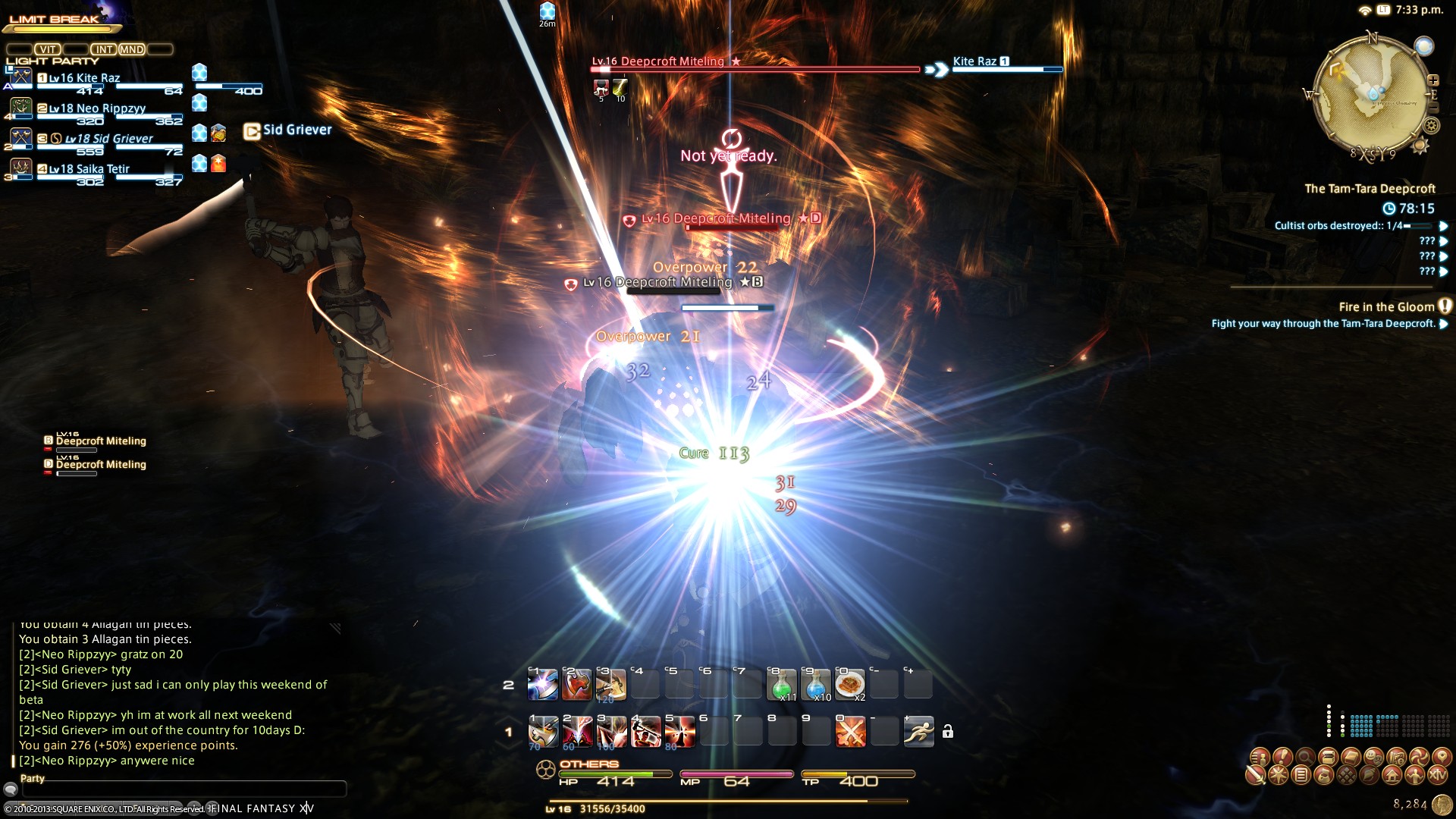Open the Fire in the Gloom quest
This screenshot has width=1456, height=819.
(1386, 307)
